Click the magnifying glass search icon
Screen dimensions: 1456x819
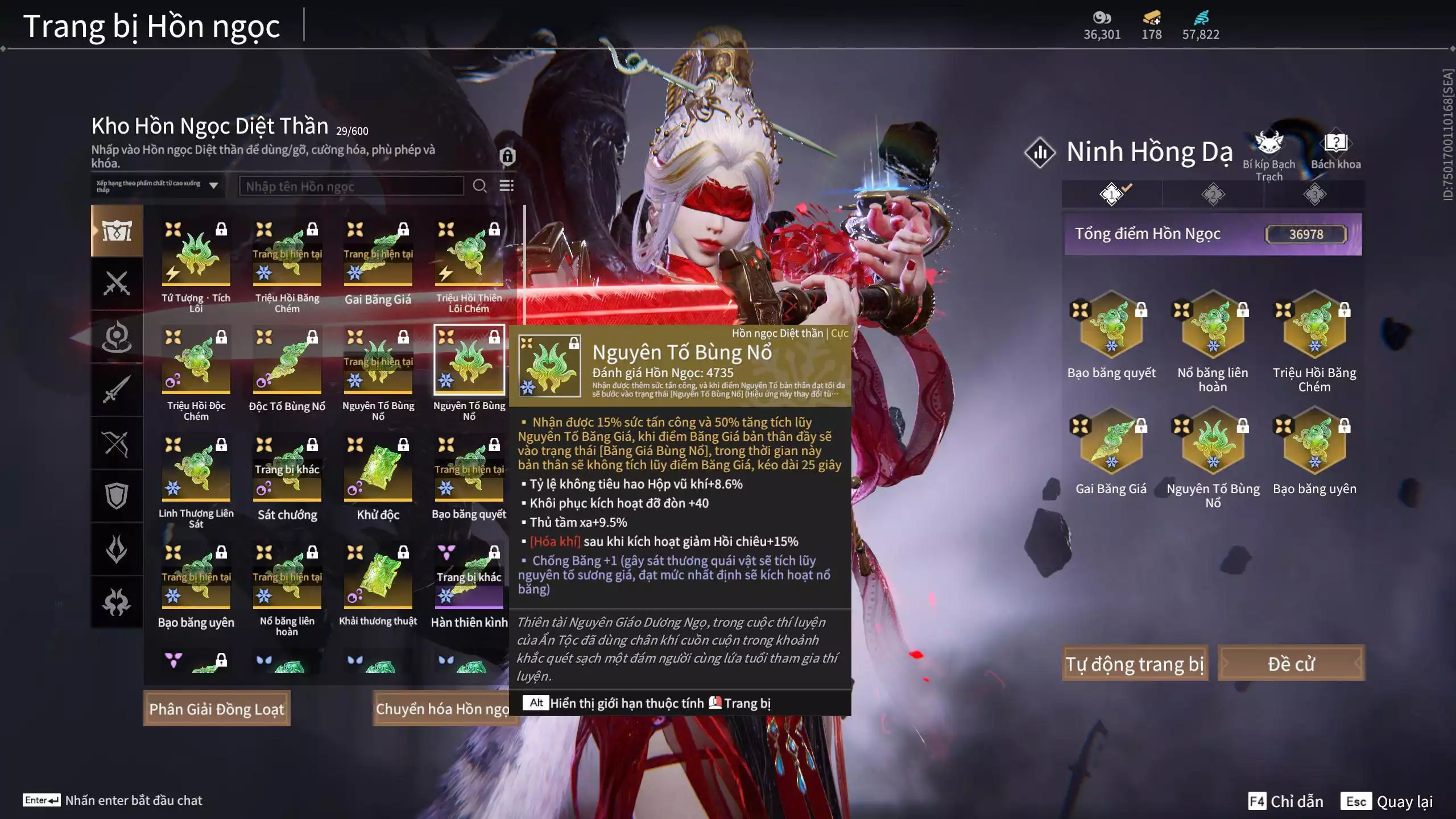(x=479, y=186)
